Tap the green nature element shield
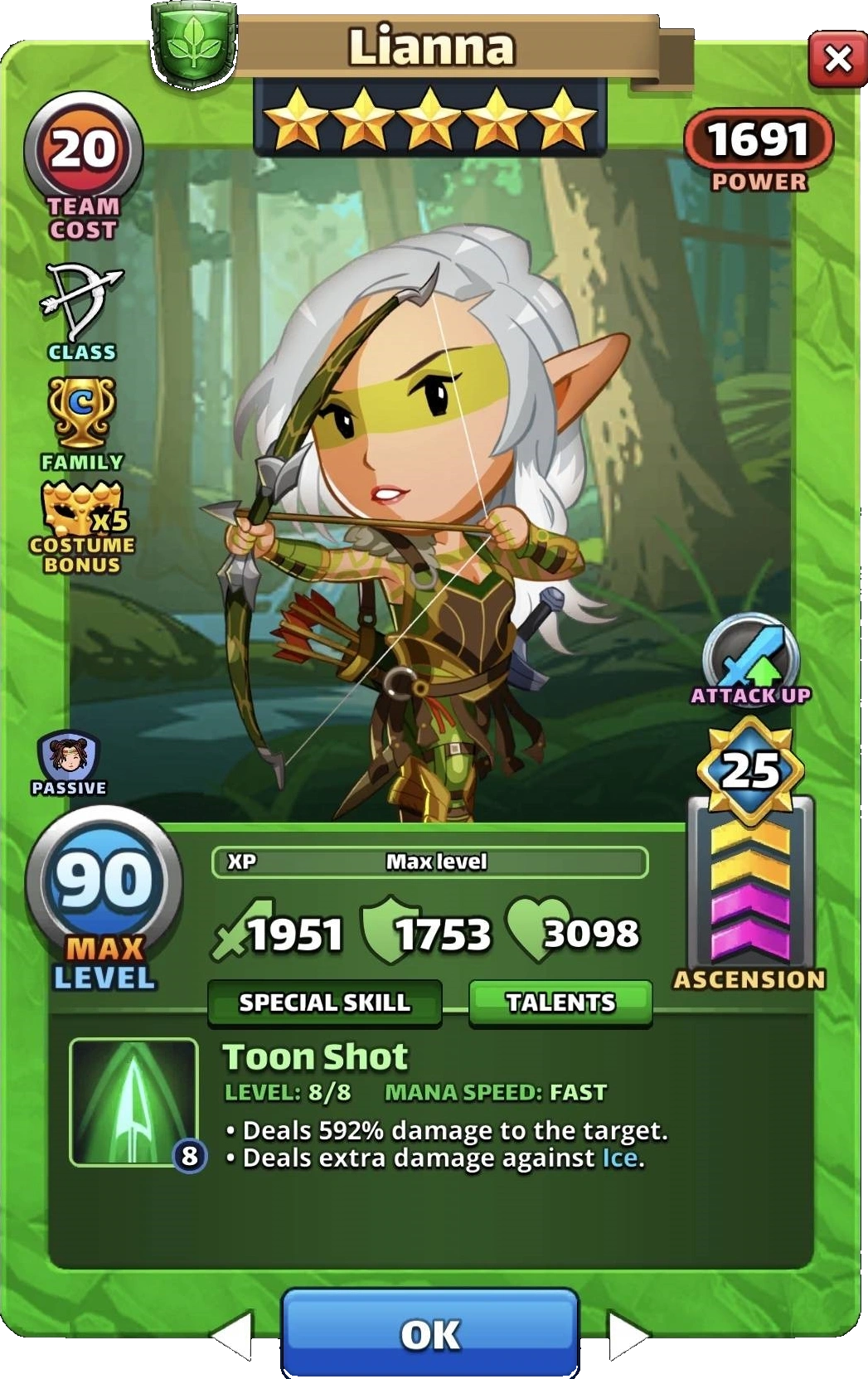This screenshot has width=868, height=1379. [x=194, y=41]
